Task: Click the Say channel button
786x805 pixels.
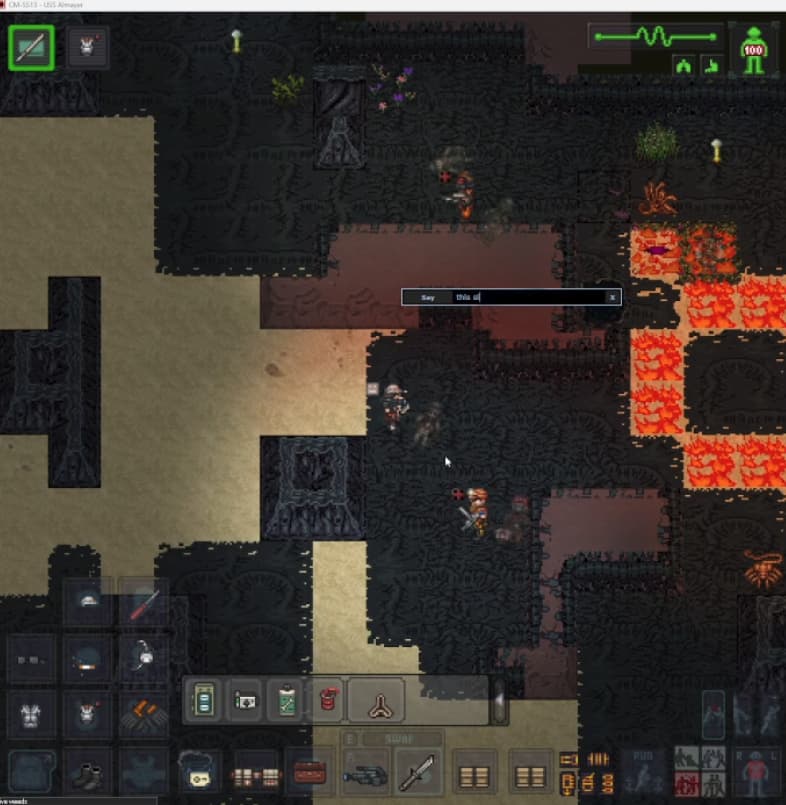Action: point(428,297)
